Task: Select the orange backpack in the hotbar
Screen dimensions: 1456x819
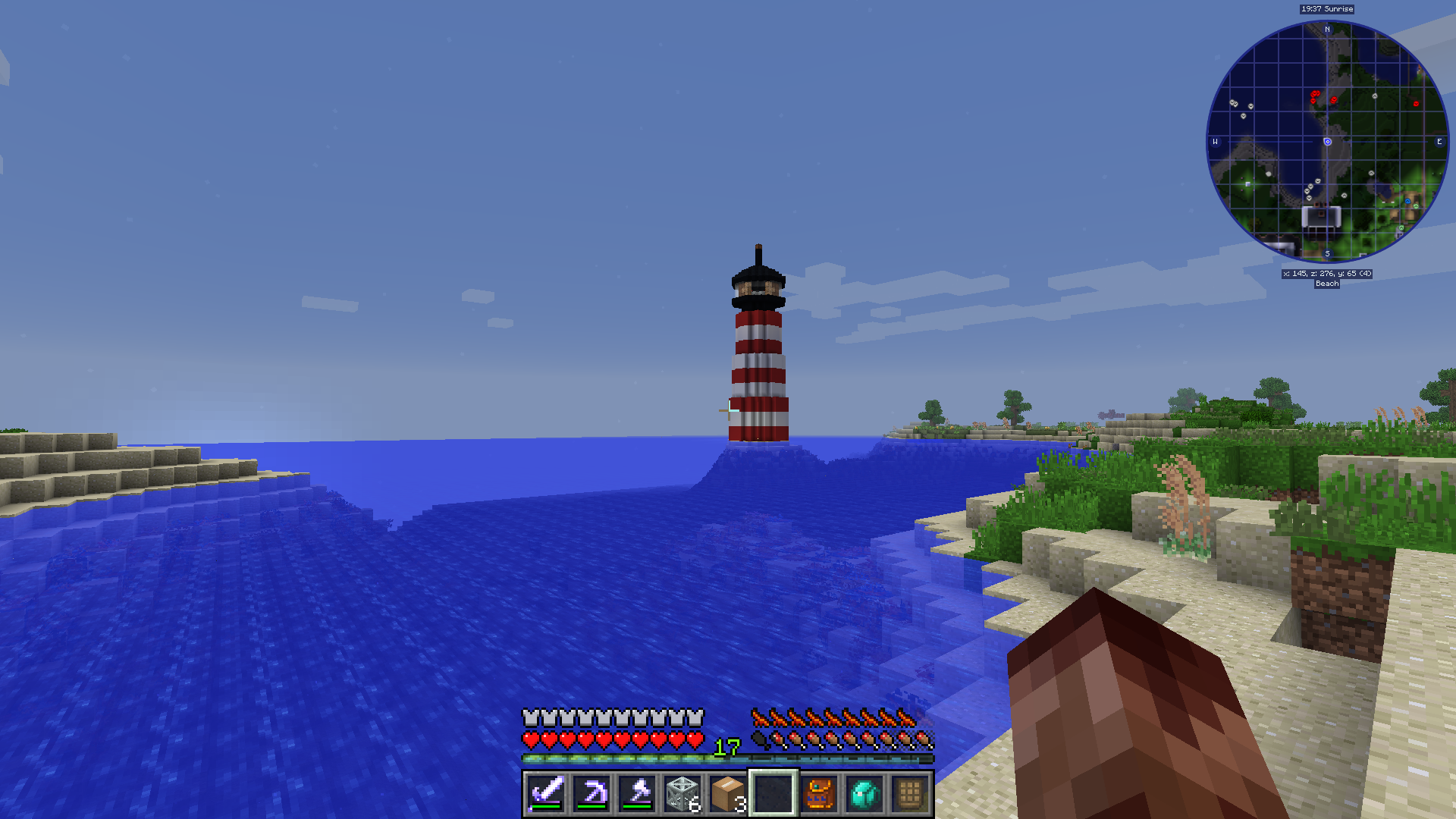Action: (x=819, y=794)
